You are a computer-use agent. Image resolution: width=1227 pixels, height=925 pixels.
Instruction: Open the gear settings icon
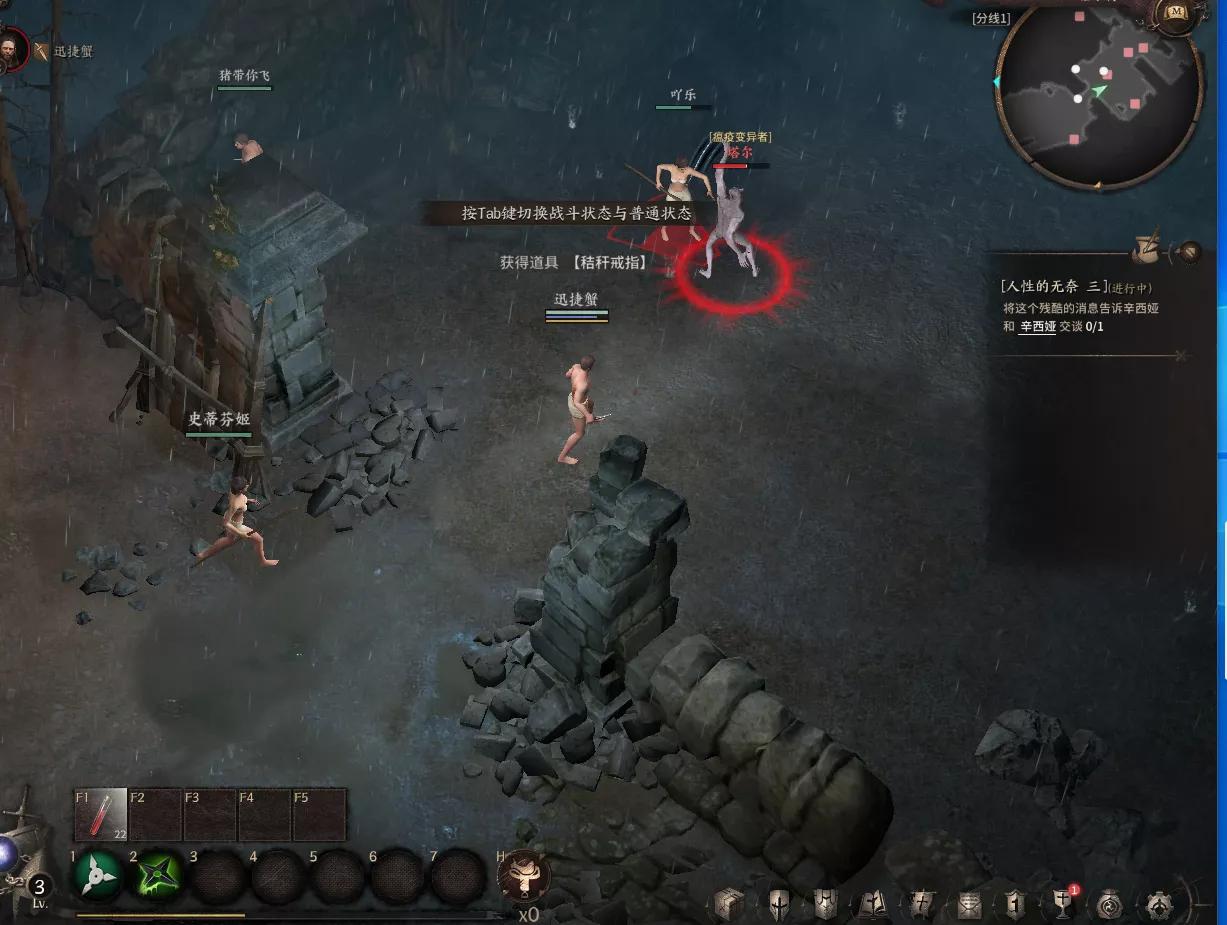pos(1159,905)
